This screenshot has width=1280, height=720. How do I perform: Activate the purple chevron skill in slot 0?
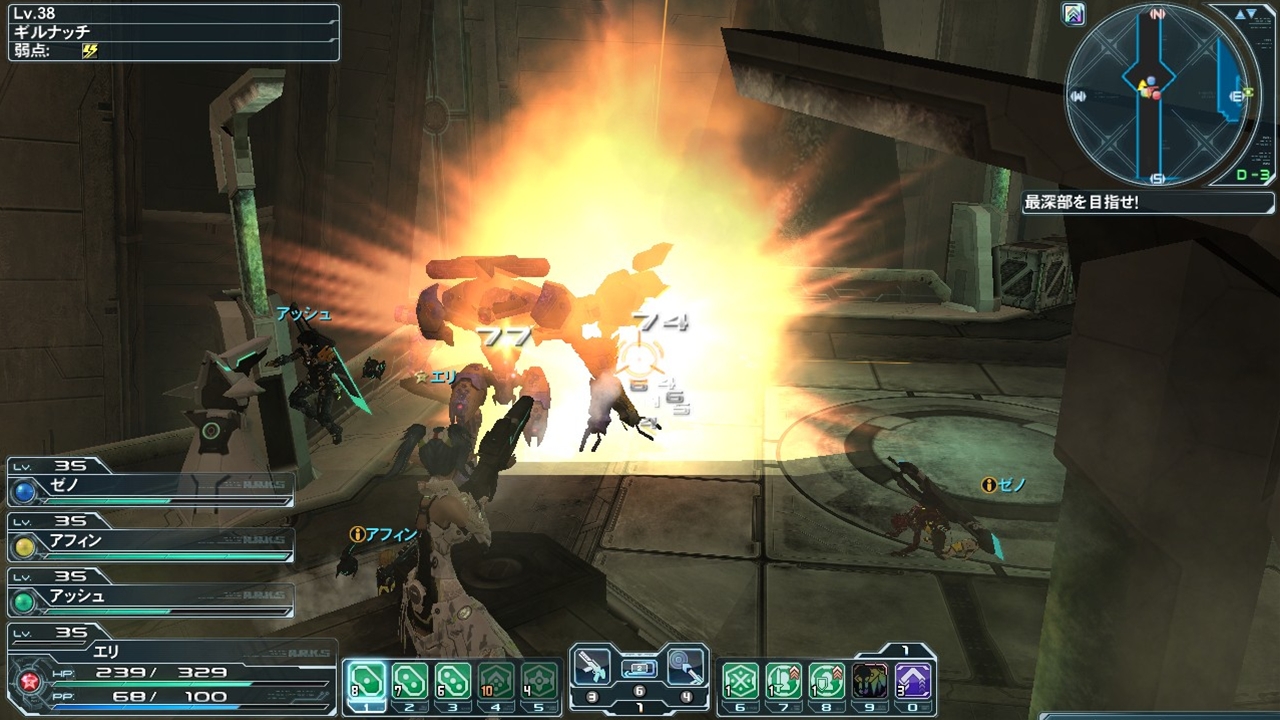point(913,682)
